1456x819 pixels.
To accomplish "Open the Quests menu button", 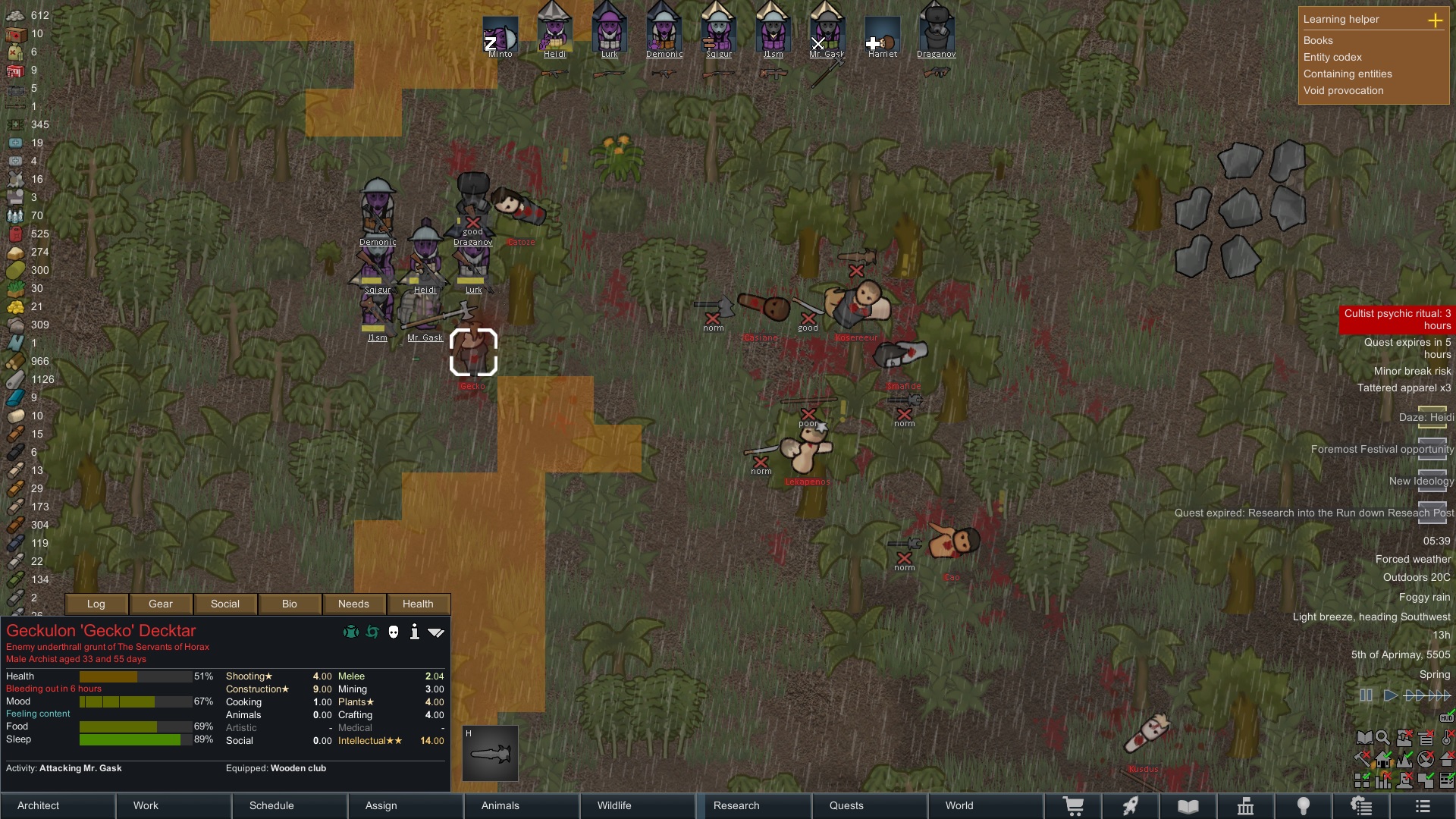I will pyautogui.click(x=846, y=805).
